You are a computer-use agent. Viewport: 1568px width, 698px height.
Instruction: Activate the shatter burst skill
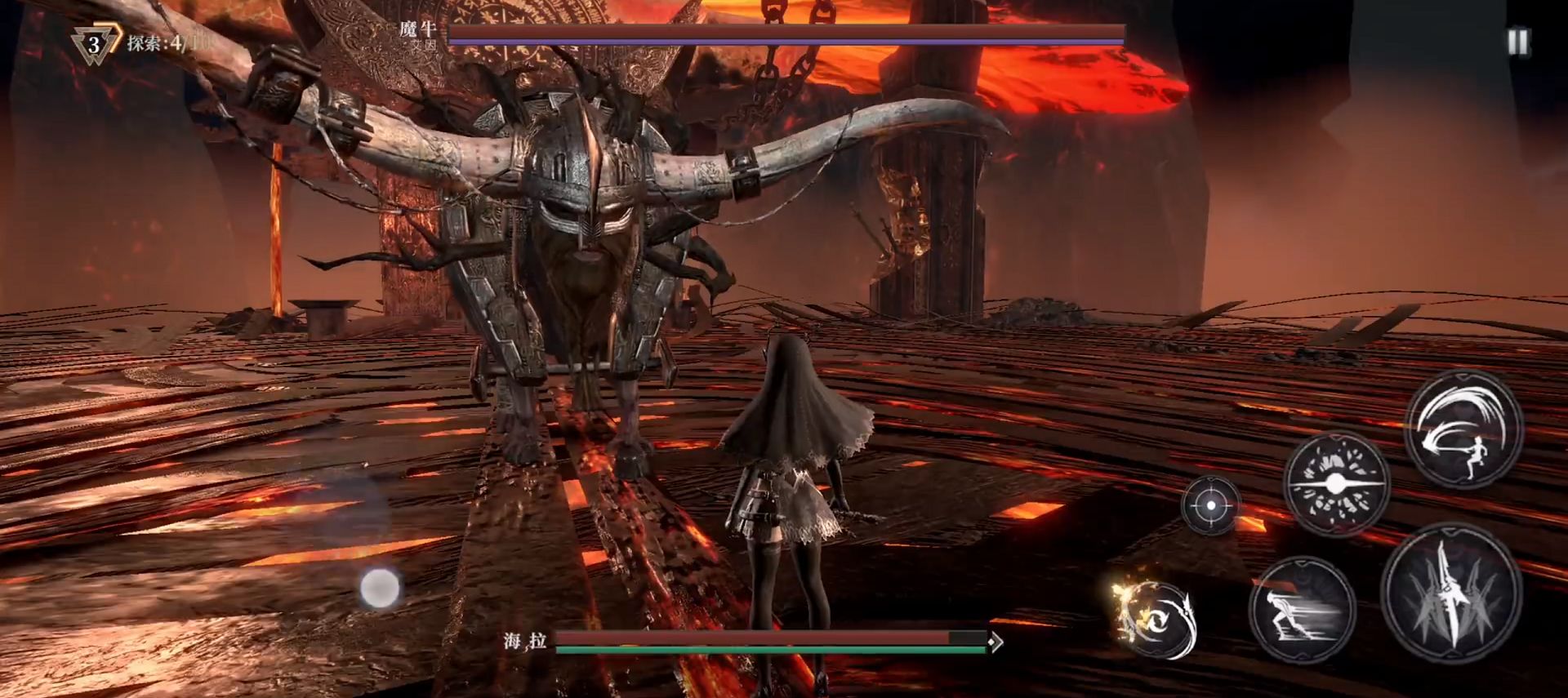[1336, 484]
